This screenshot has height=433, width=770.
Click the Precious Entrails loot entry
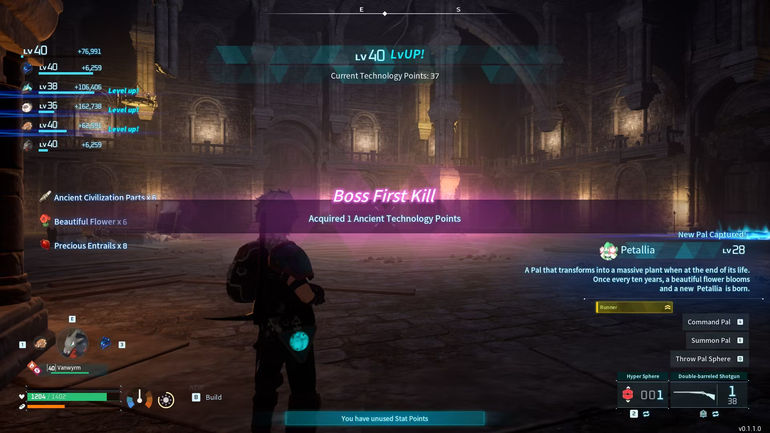pos(90,244)
